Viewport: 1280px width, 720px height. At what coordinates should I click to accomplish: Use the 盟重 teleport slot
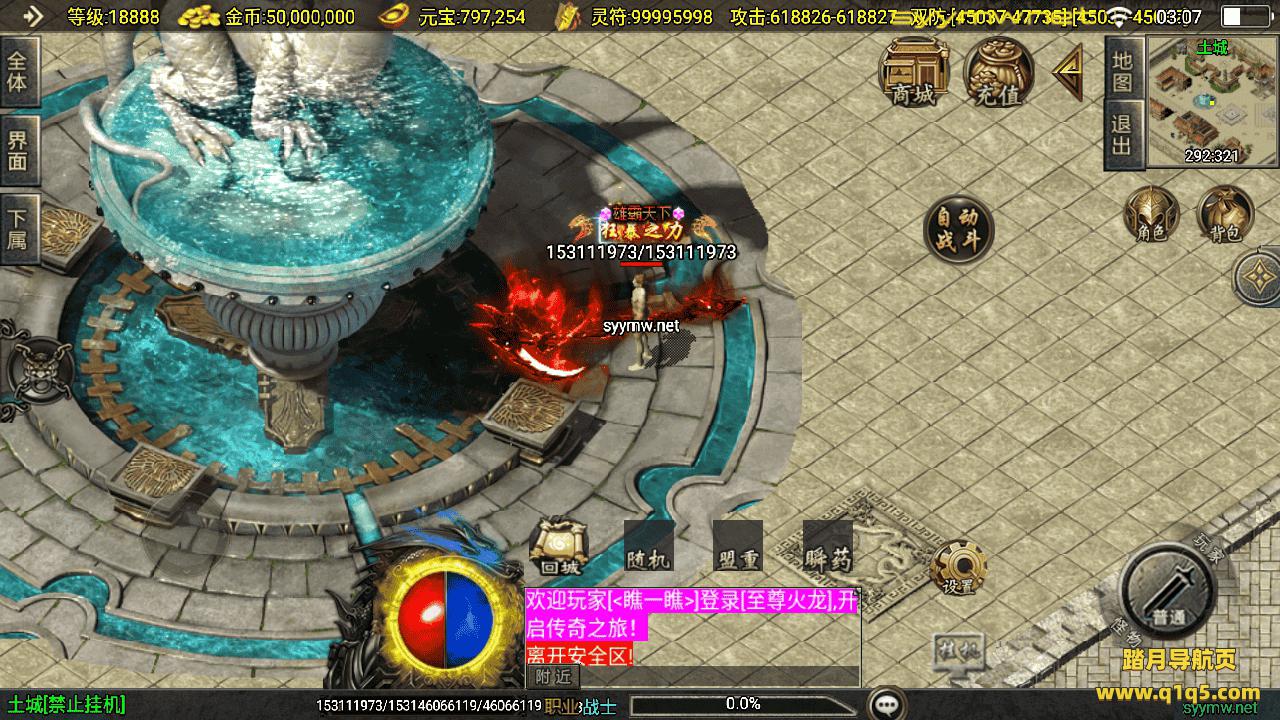737,547
